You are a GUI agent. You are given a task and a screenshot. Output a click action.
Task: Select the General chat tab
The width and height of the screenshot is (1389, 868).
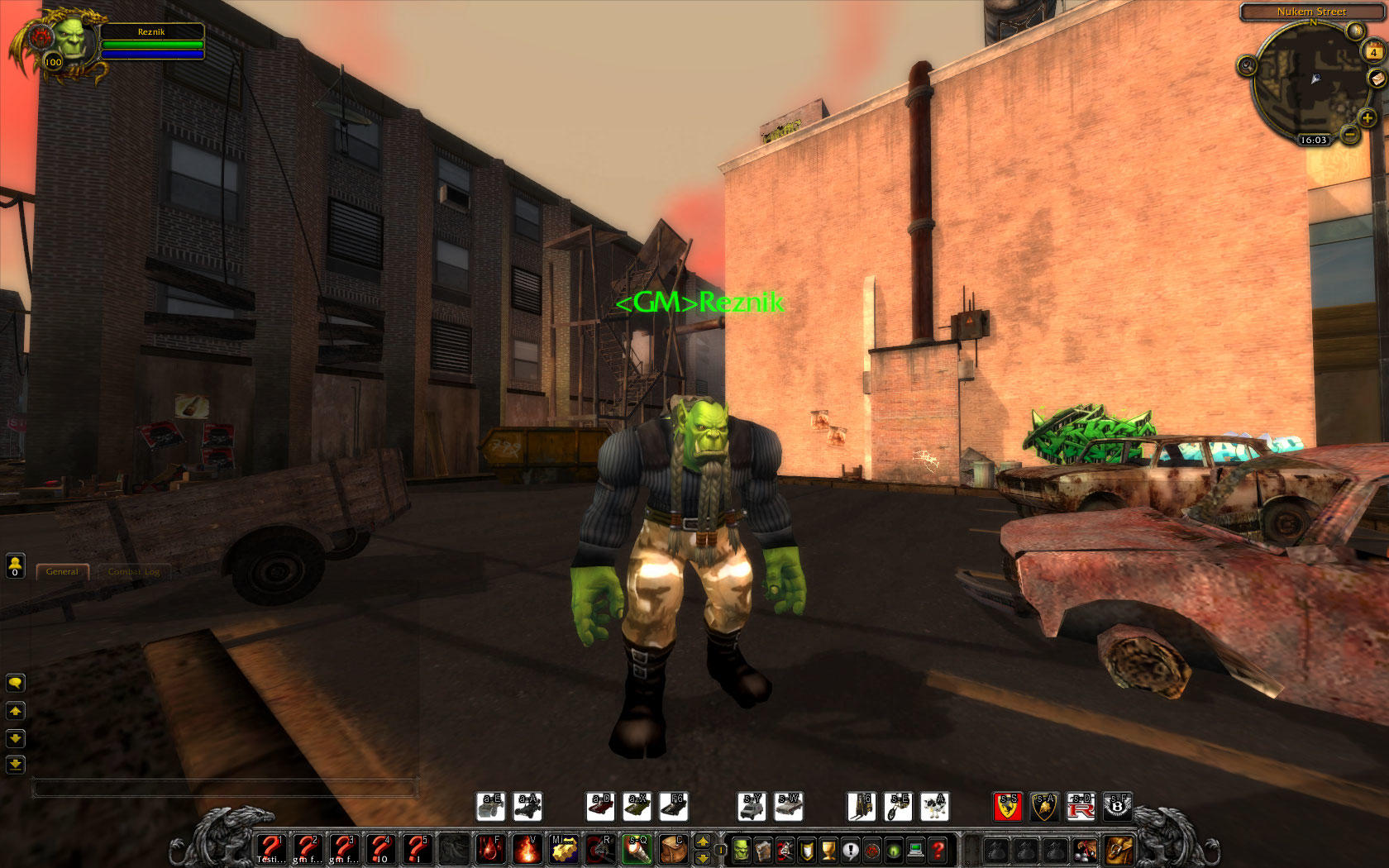pyautogui.click(x=63, y=571)
